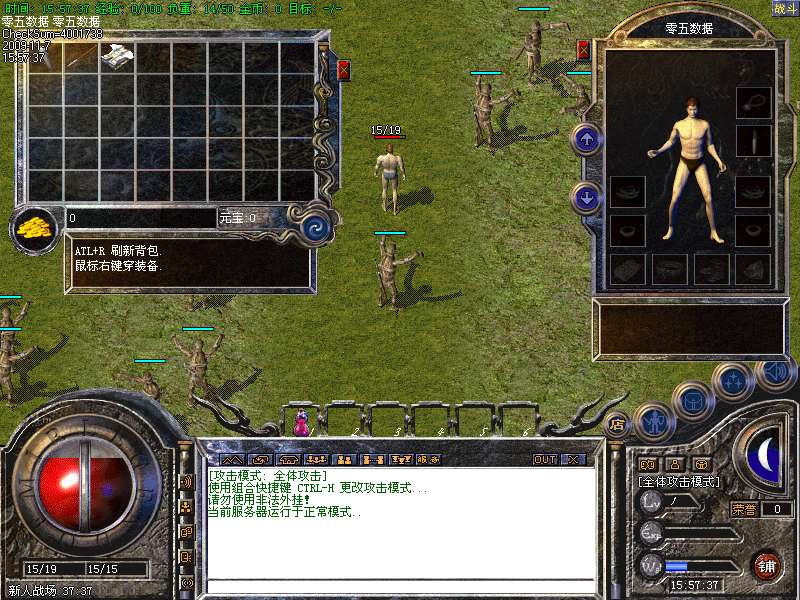The height and width of the screenshot is (600, 800).
Task: Click the 全体攻击模式 attack mode label
Action: 679,481
